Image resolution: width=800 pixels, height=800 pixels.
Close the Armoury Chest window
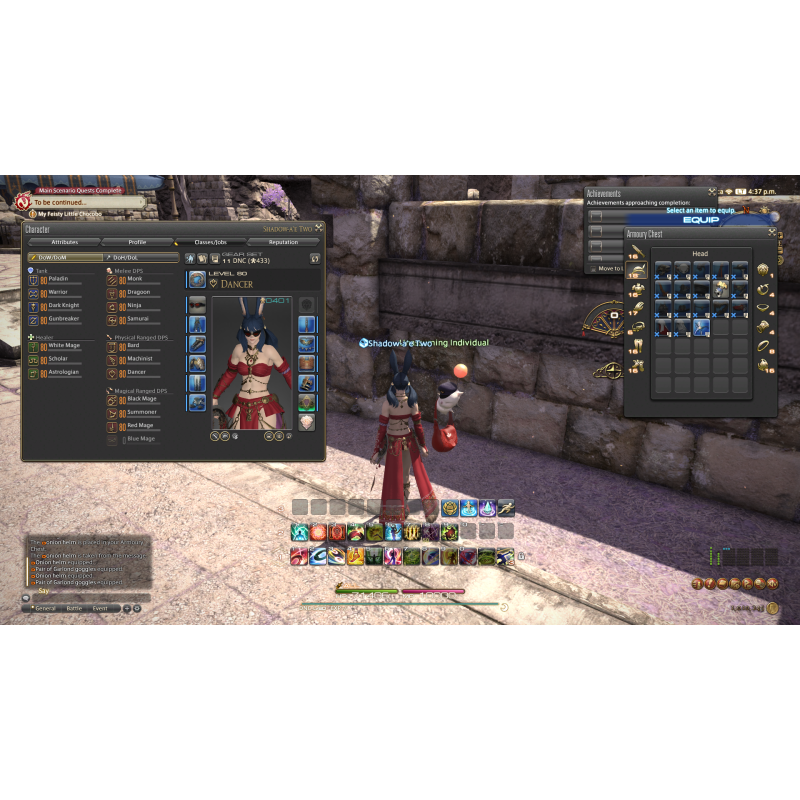pos(771,234)
